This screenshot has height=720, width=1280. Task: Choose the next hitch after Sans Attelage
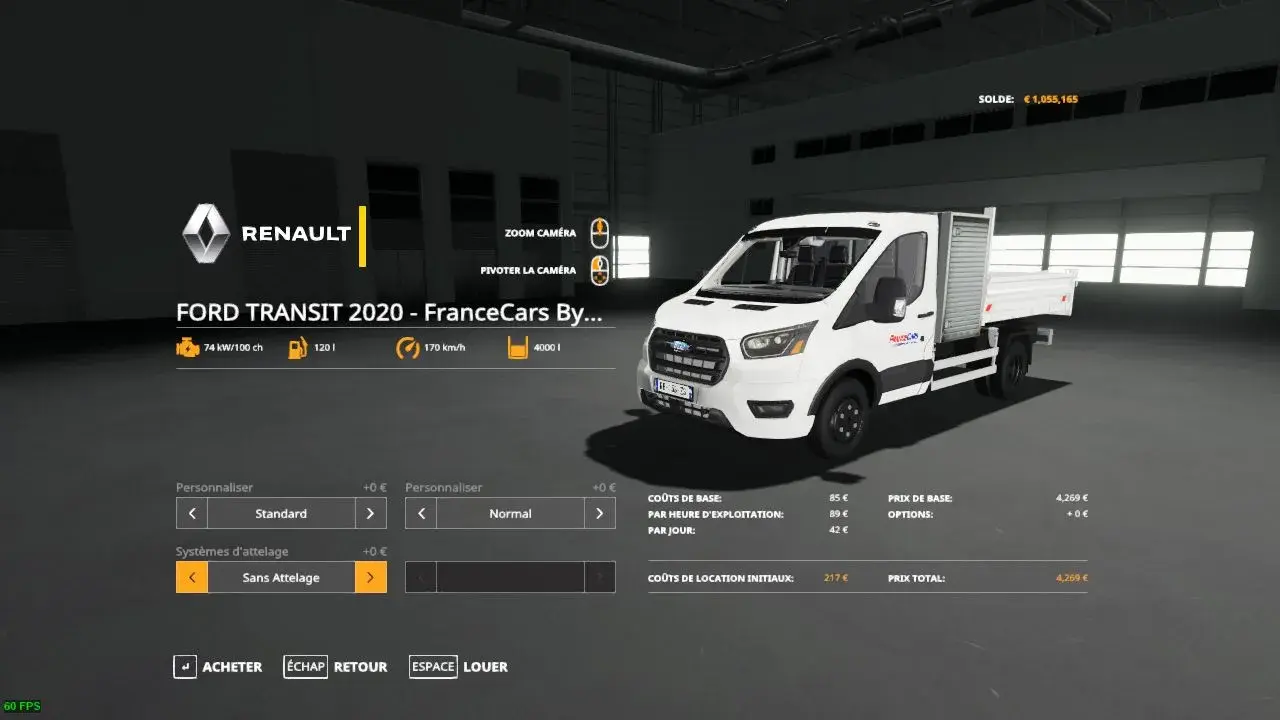pyautogui.click(x=370, y=577)
